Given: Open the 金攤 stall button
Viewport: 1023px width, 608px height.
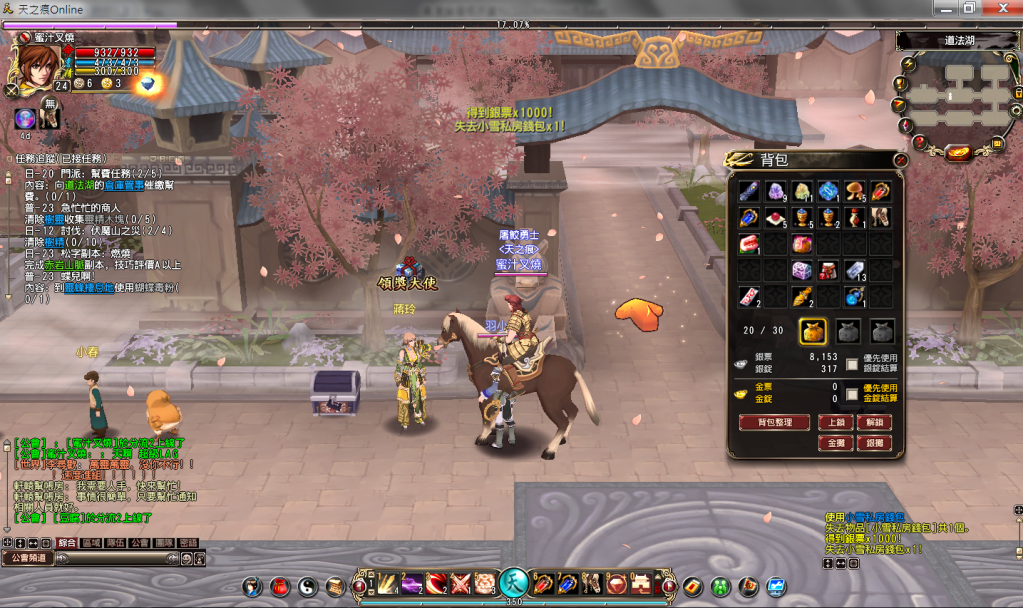Looking at the screenshot, I should click(836, 442).
